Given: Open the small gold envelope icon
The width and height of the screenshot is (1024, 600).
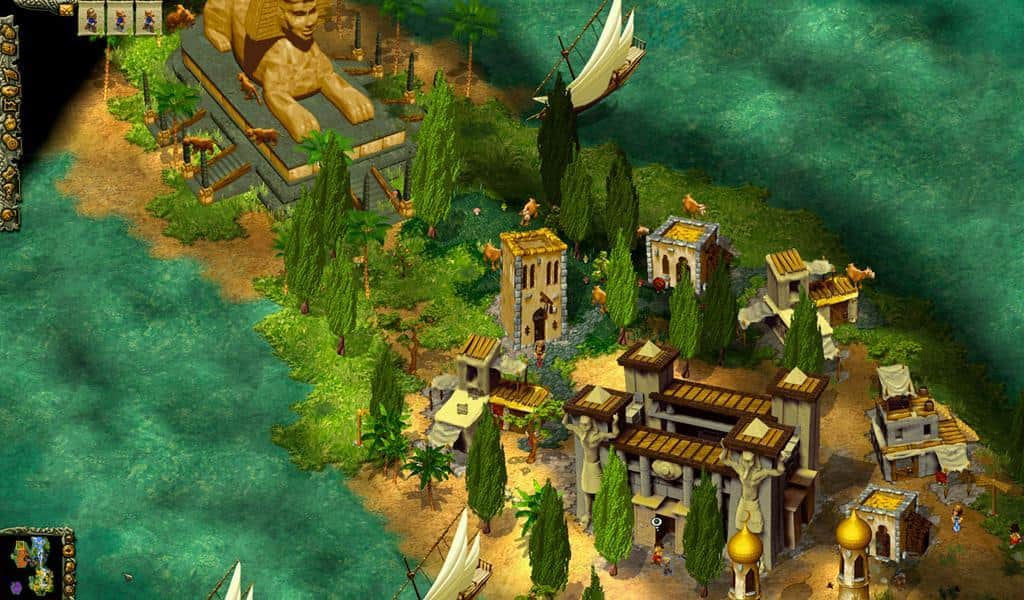Looking at the screenshot, I should 66,9.
